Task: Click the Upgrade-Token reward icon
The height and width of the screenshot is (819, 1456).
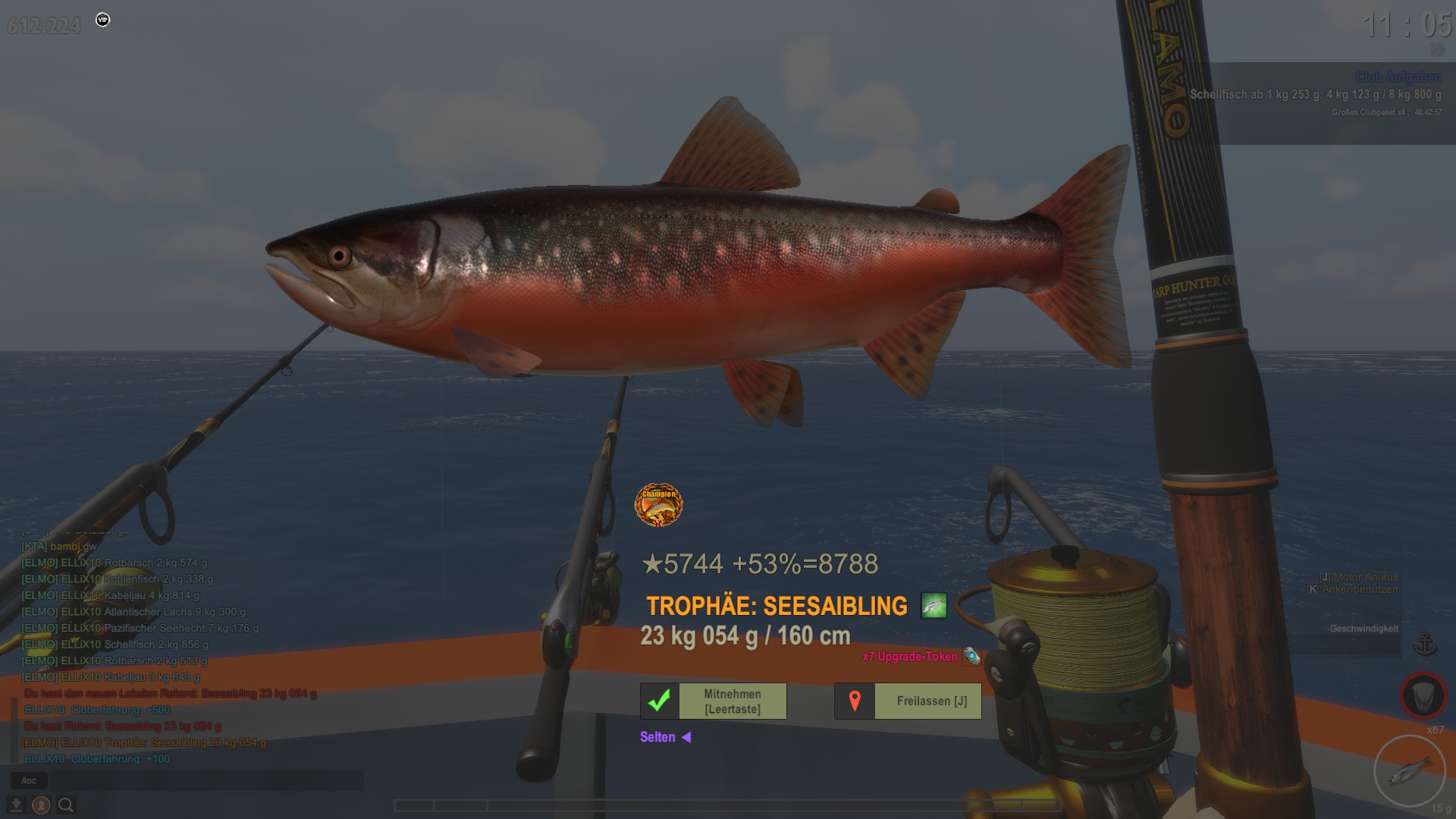Action: (971, 656)
